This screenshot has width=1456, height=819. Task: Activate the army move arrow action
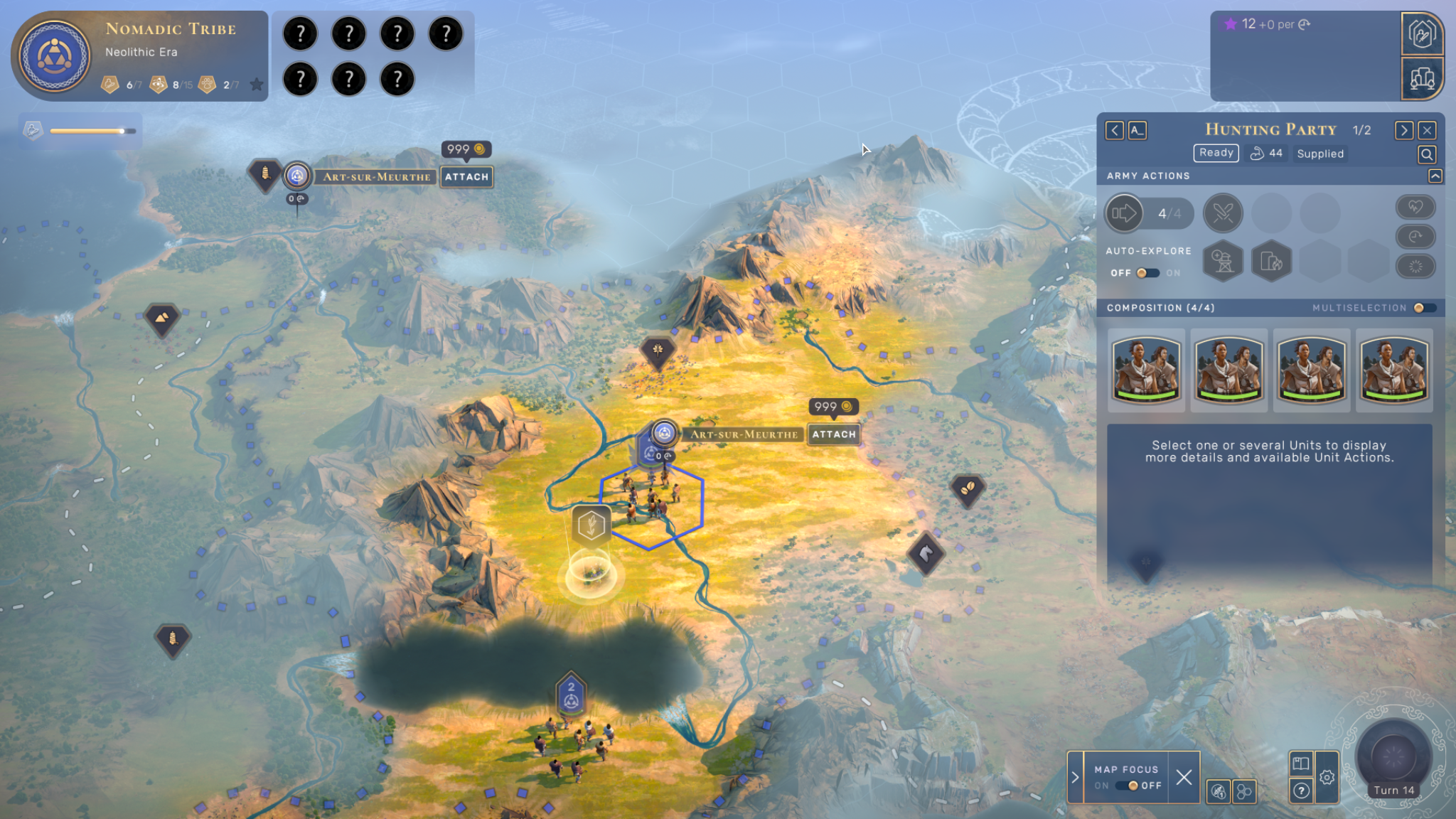[x=1124, y=213]
